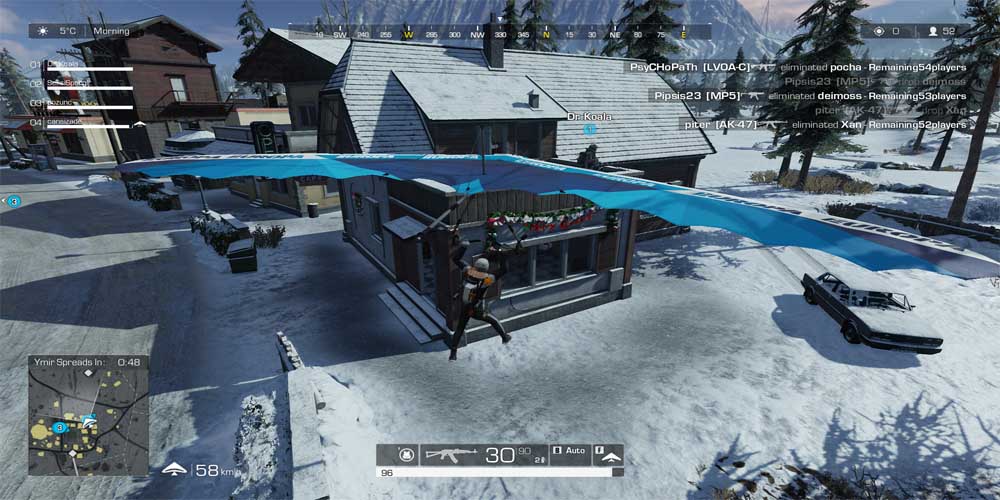Screen dimensions: 1000x500
Task: Click teammate marker 3 on the minimap
Action: (x=60, y=427)
